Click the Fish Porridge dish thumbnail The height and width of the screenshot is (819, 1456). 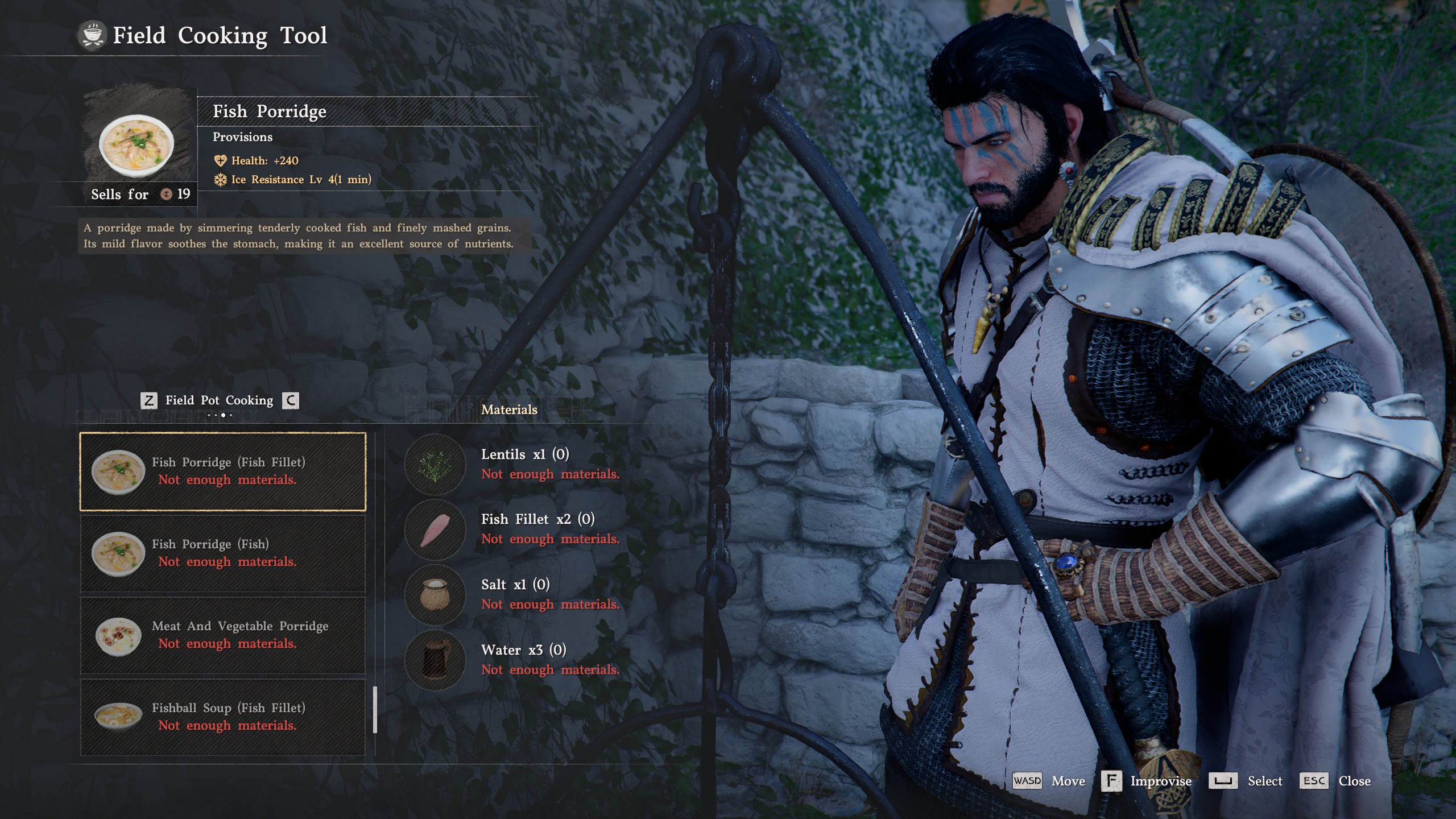click(136, 145)
